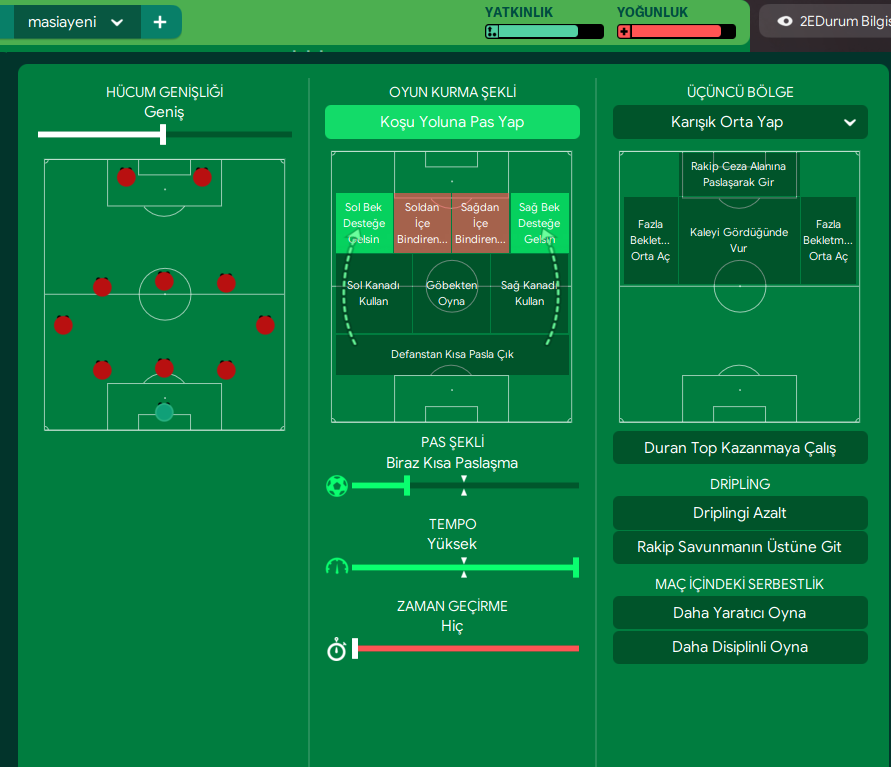The height and width of the screenshot is (767, 891).
Task: Activate Daha Yaratıcı Oyna
Action: [x=740, y=613]
